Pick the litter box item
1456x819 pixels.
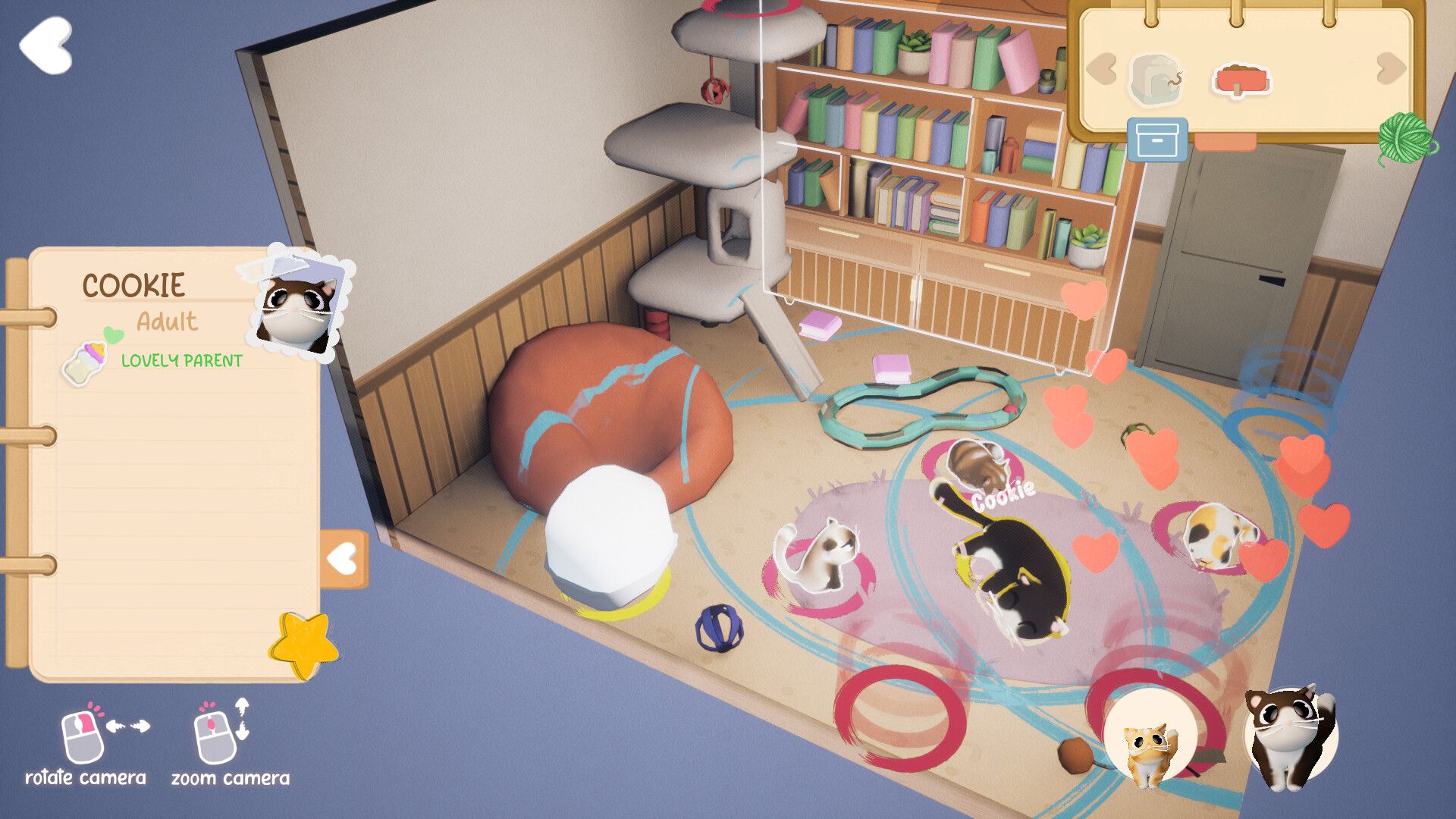click(1155, 78)
